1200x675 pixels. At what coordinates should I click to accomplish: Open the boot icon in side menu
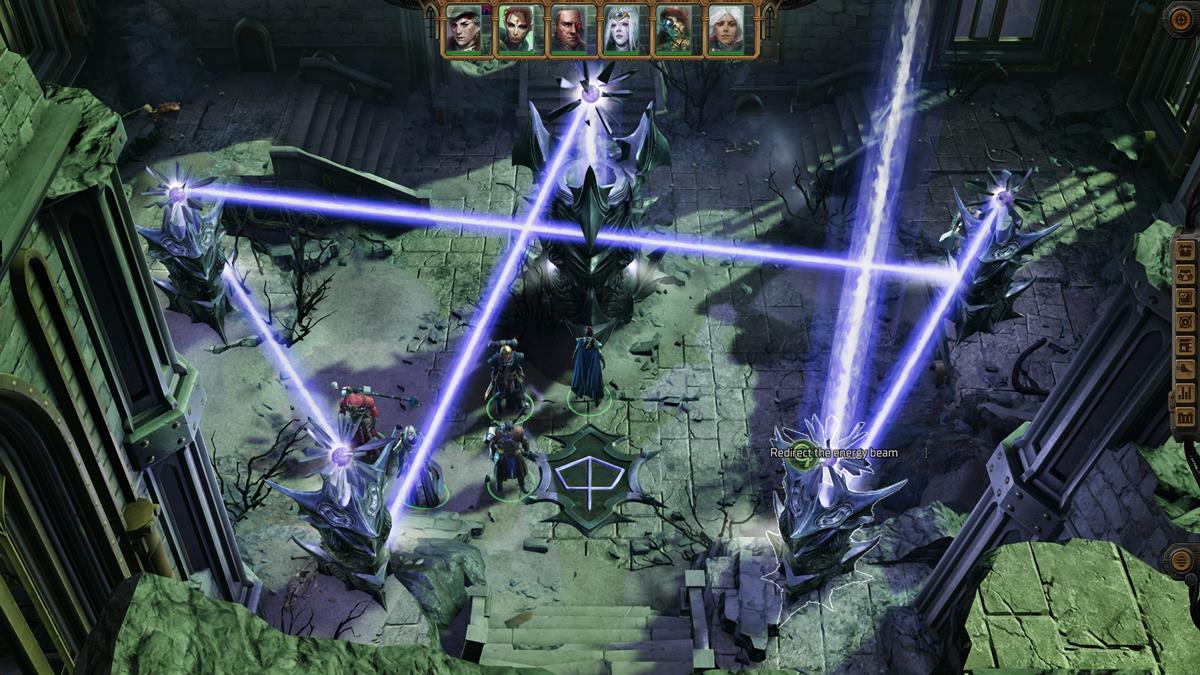(1185, 368)
